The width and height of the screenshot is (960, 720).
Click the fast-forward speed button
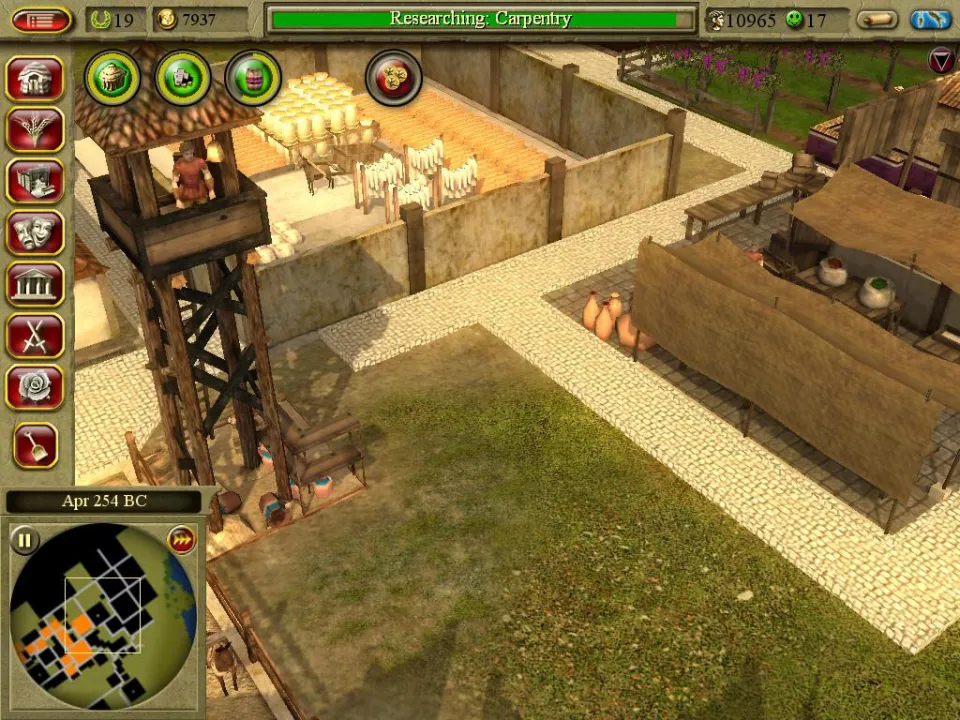(181, 540)
